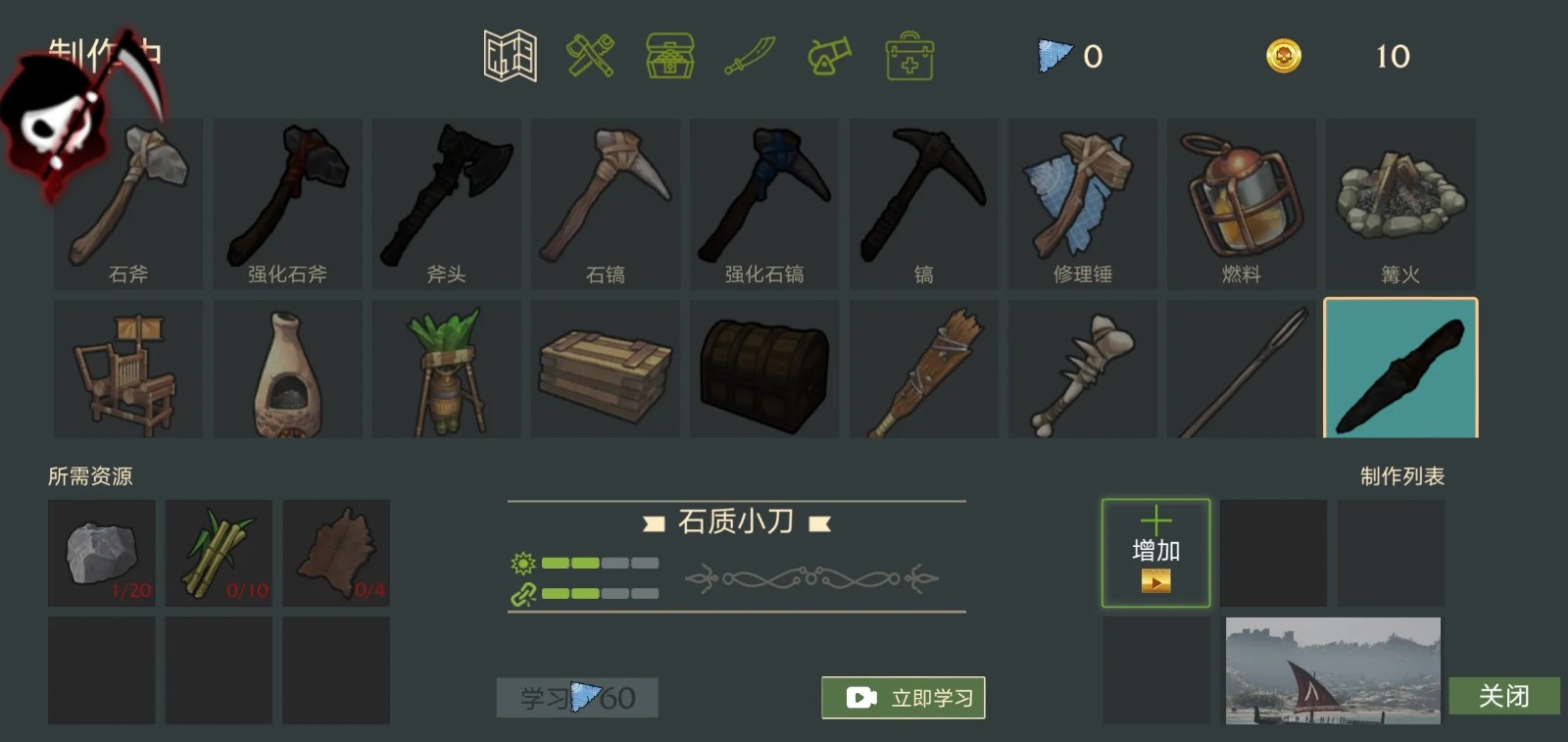
Task: Switch to the sword weapons tab
Action: pyautogui.click(x=748, y=57)
